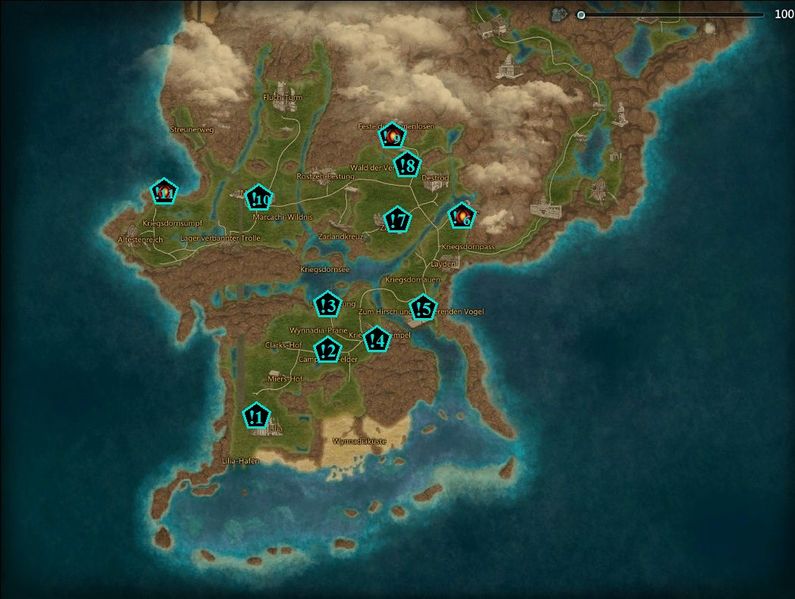Choose flame marker number 9
Viewport: 795px width, 599px height.
point(393,133)
